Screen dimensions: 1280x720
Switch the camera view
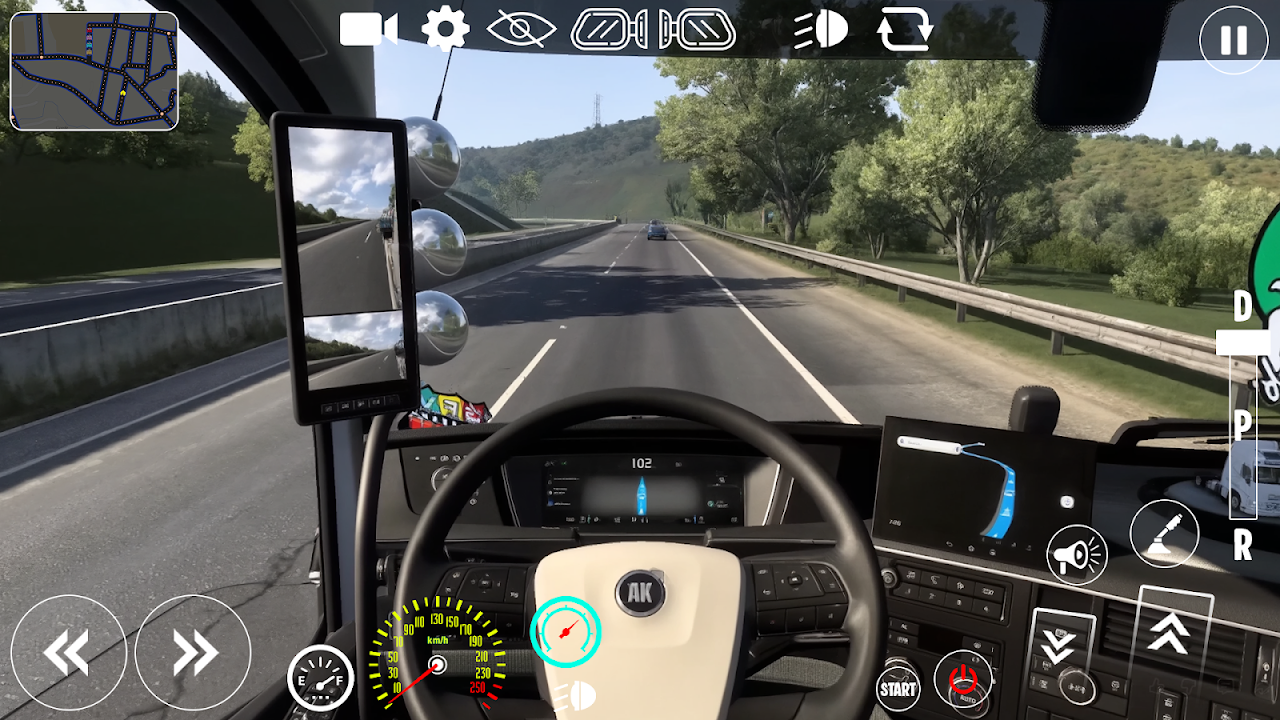[x=369, y=29]
